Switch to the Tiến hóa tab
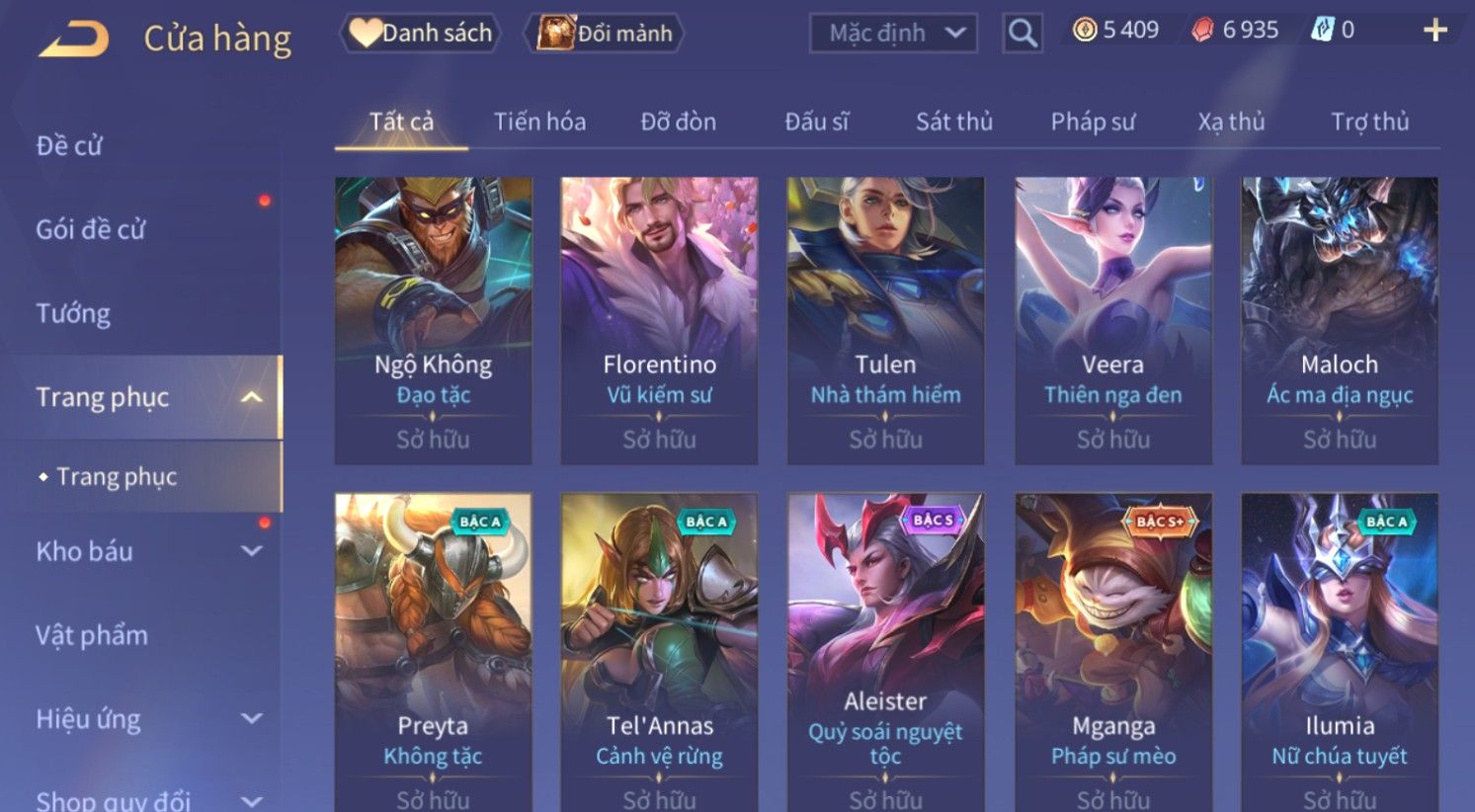The height and width of the screenshot is (812, 1475). tap(539, 122)
